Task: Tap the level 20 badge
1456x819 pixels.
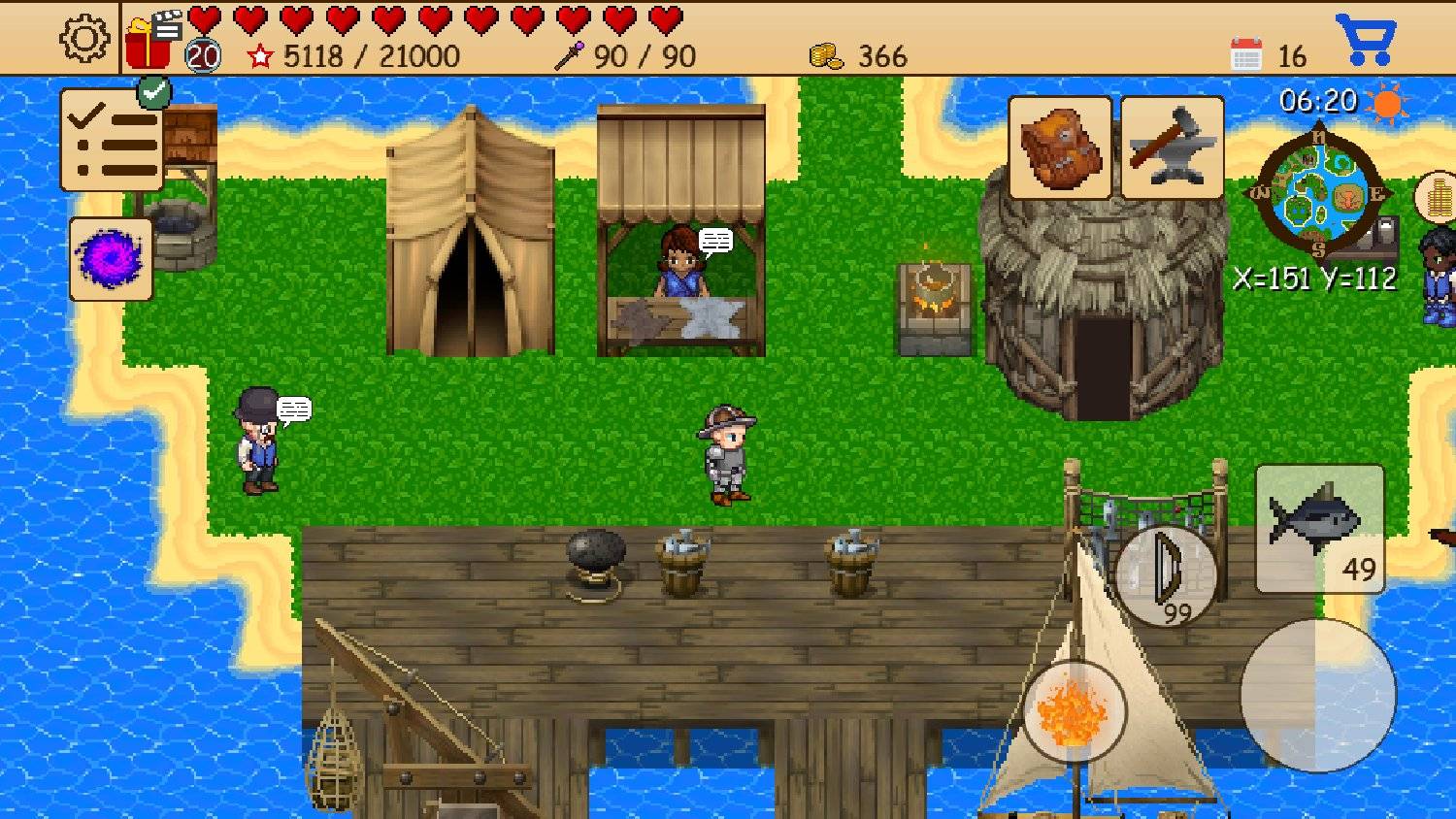Action: [x=201, y=53]
